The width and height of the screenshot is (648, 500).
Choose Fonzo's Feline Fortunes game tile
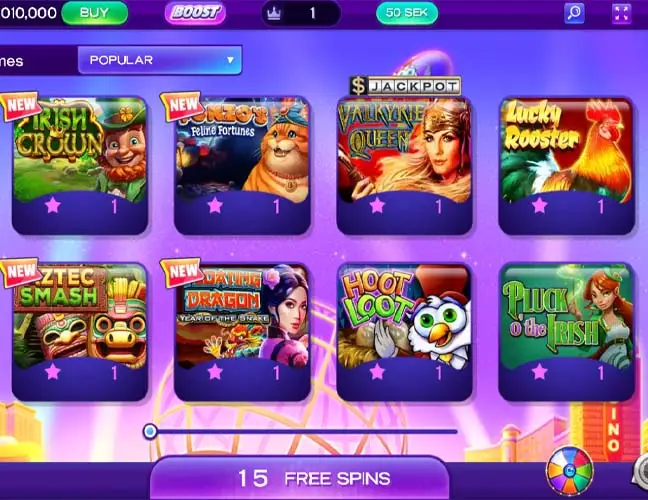[x=241, y=150]
